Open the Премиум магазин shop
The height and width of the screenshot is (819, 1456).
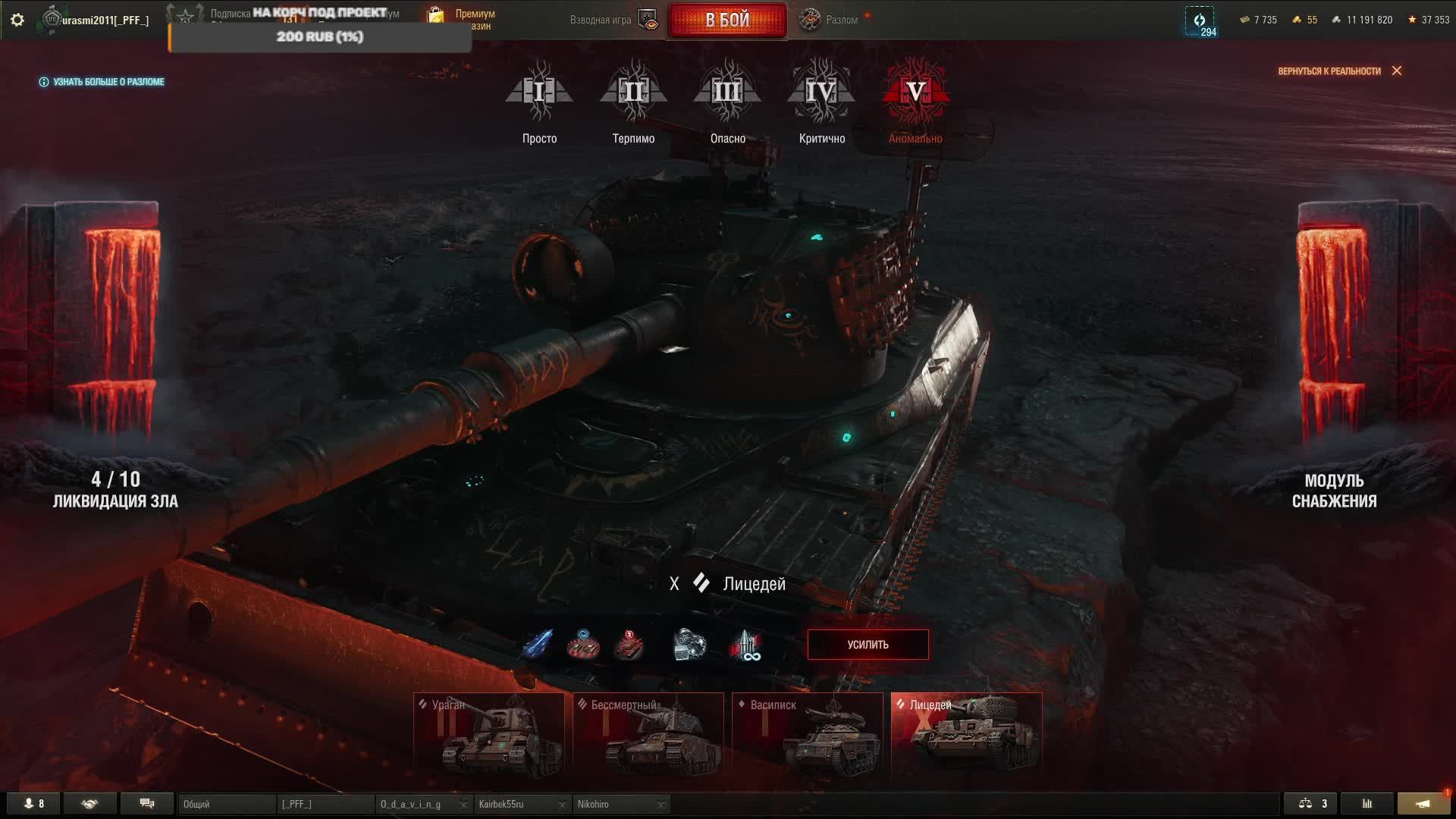tap(463, 20)
